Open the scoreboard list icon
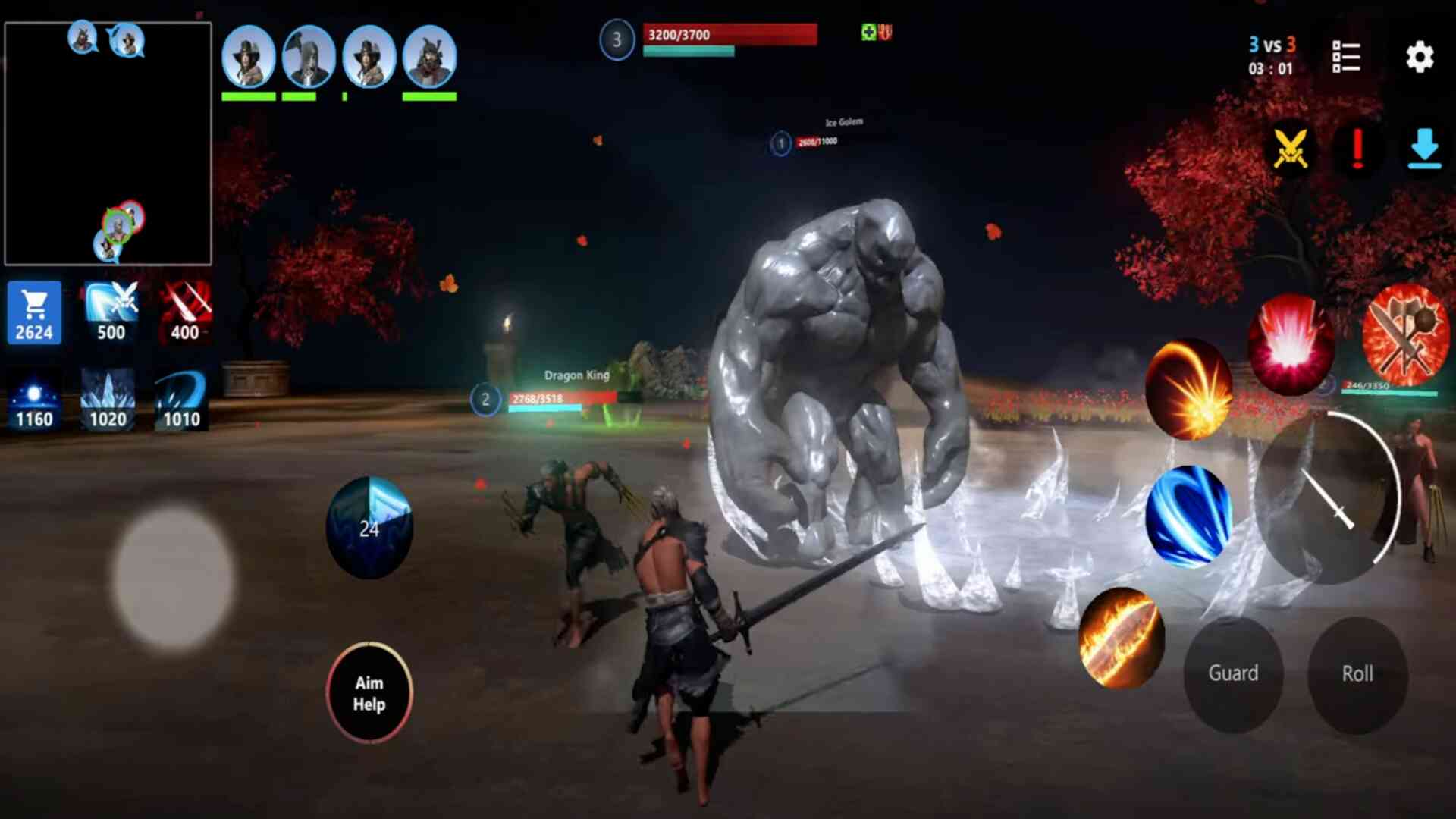Screen dimensions: 1456x819 [x=1346, y=58]
